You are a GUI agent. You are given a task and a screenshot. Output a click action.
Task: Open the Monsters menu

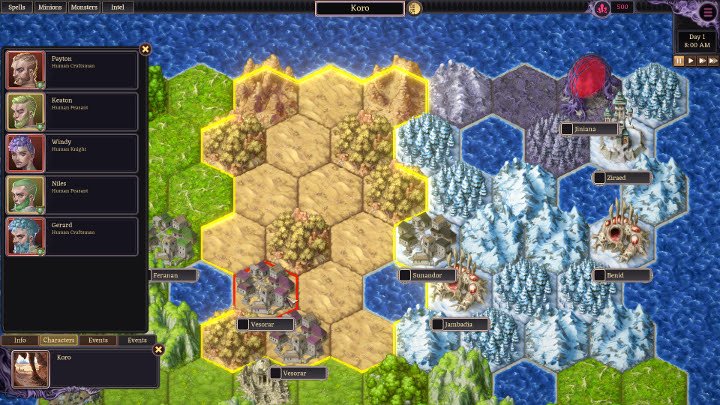point(85,7)
